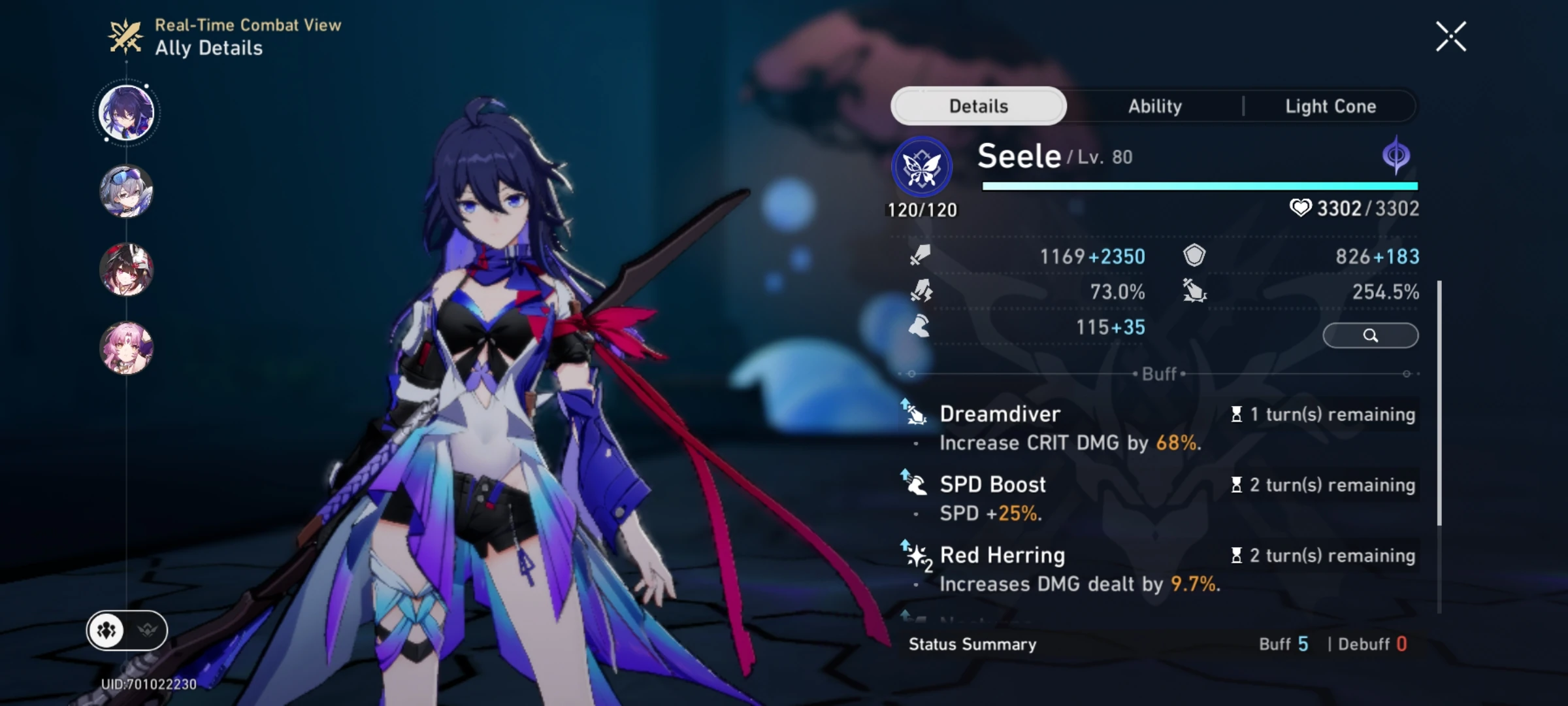Click the Real-Time Combat View crossed-swords emblem

(125, 36)
